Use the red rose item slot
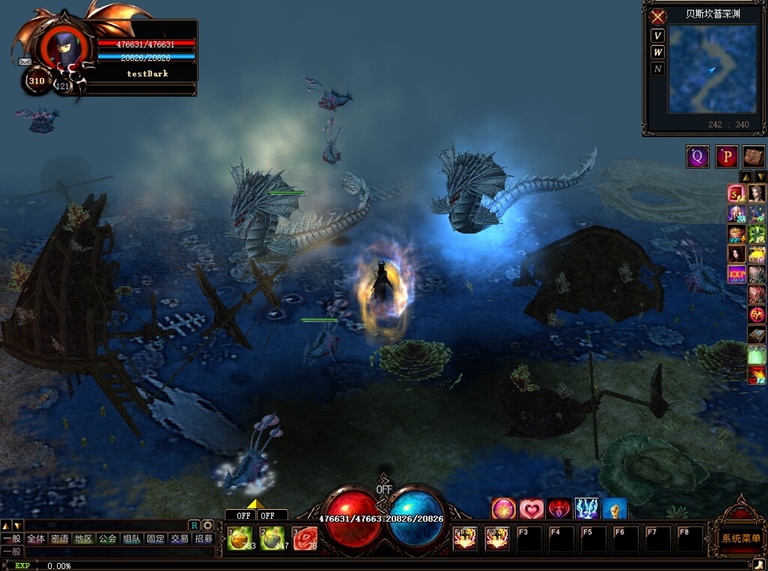This screenshot has width=768, height=571. click(304, 538)
